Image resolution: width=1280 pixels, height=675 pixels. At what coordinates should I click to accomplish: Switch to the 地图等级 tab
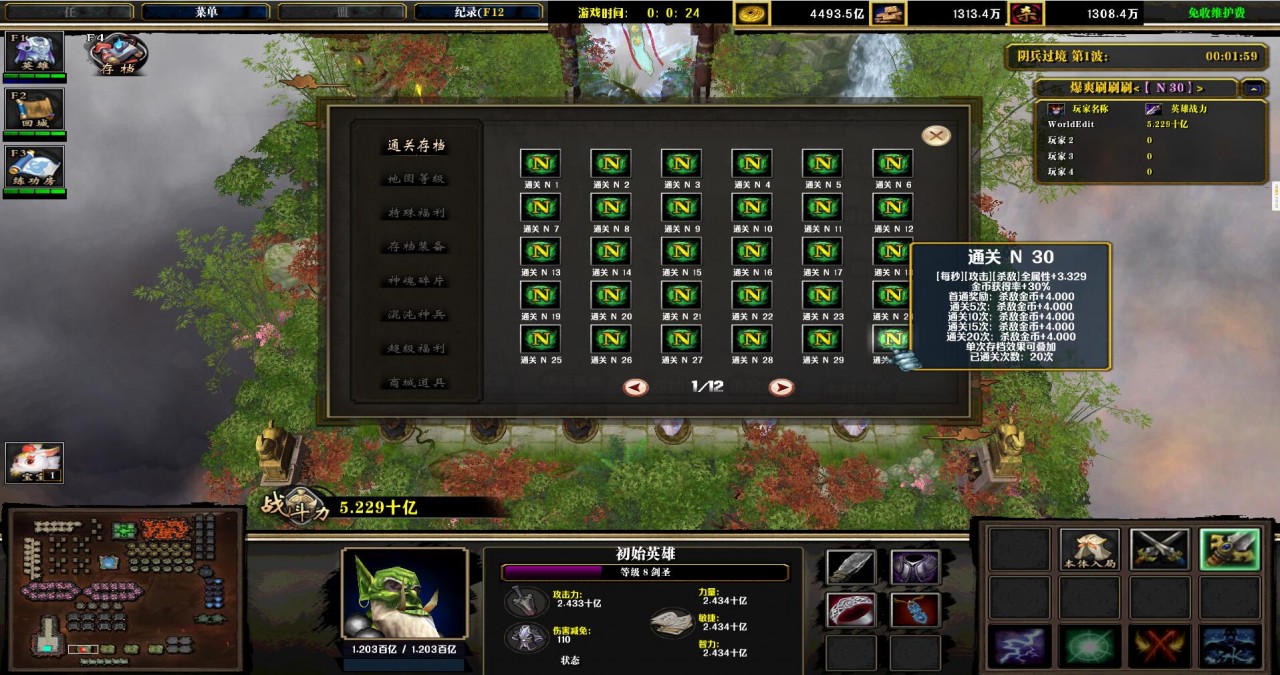[x=416, y=179]
